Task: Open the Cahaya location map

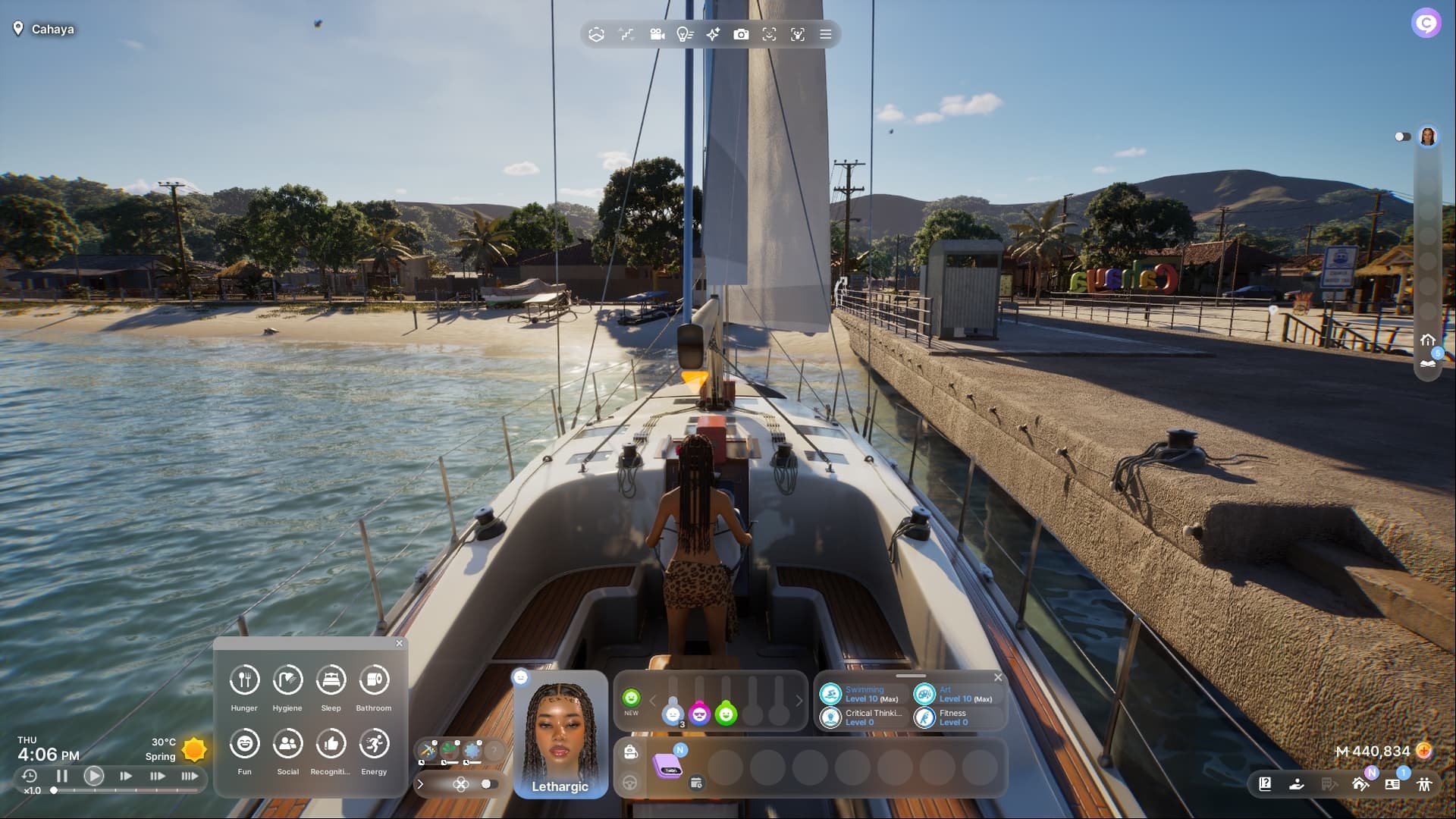Action: point(44,29)
